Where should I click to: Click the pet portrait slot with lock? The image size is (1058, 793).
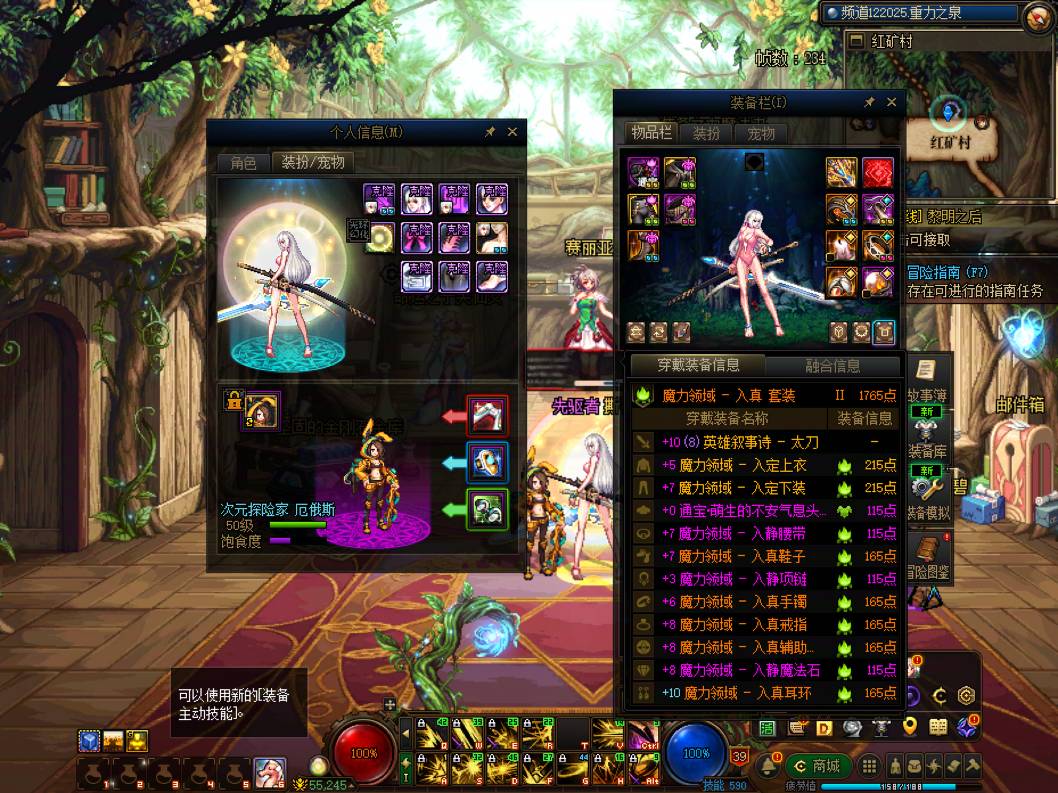(262, 408)
